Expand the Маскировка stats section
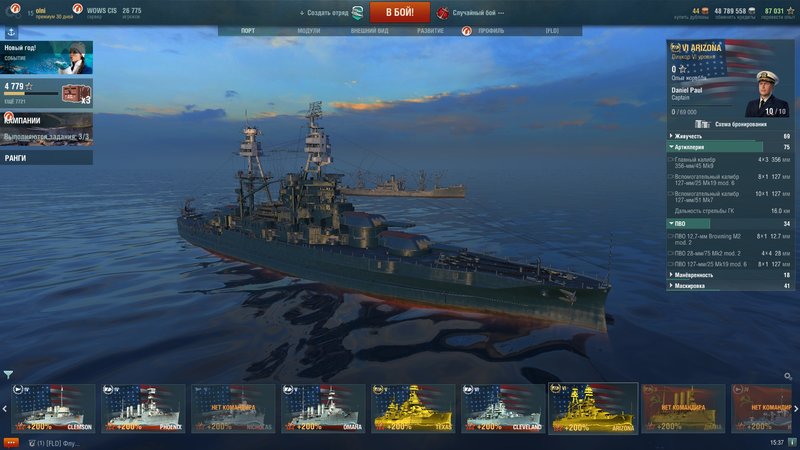The height and width of the screenshot is (450, 800). 729,286
